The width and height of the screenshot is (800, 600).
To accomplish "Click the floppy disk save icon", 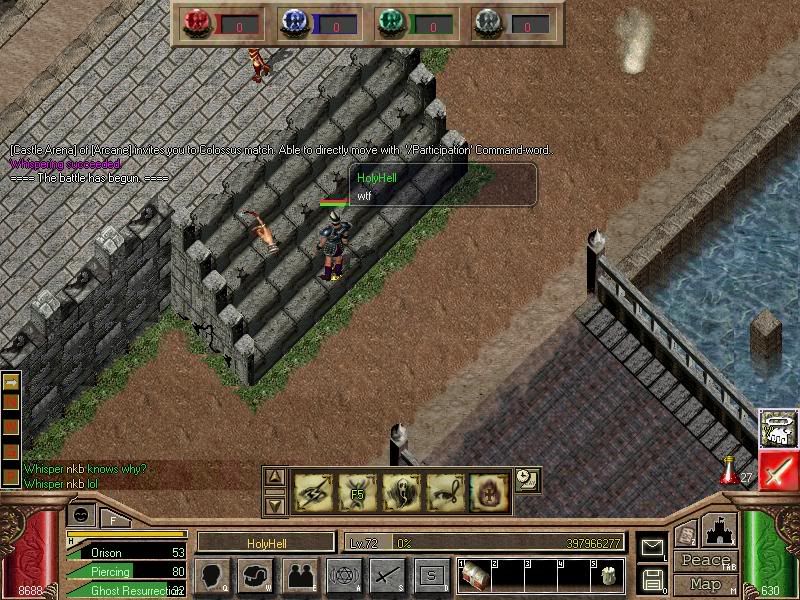I will [x=651, y=578].
